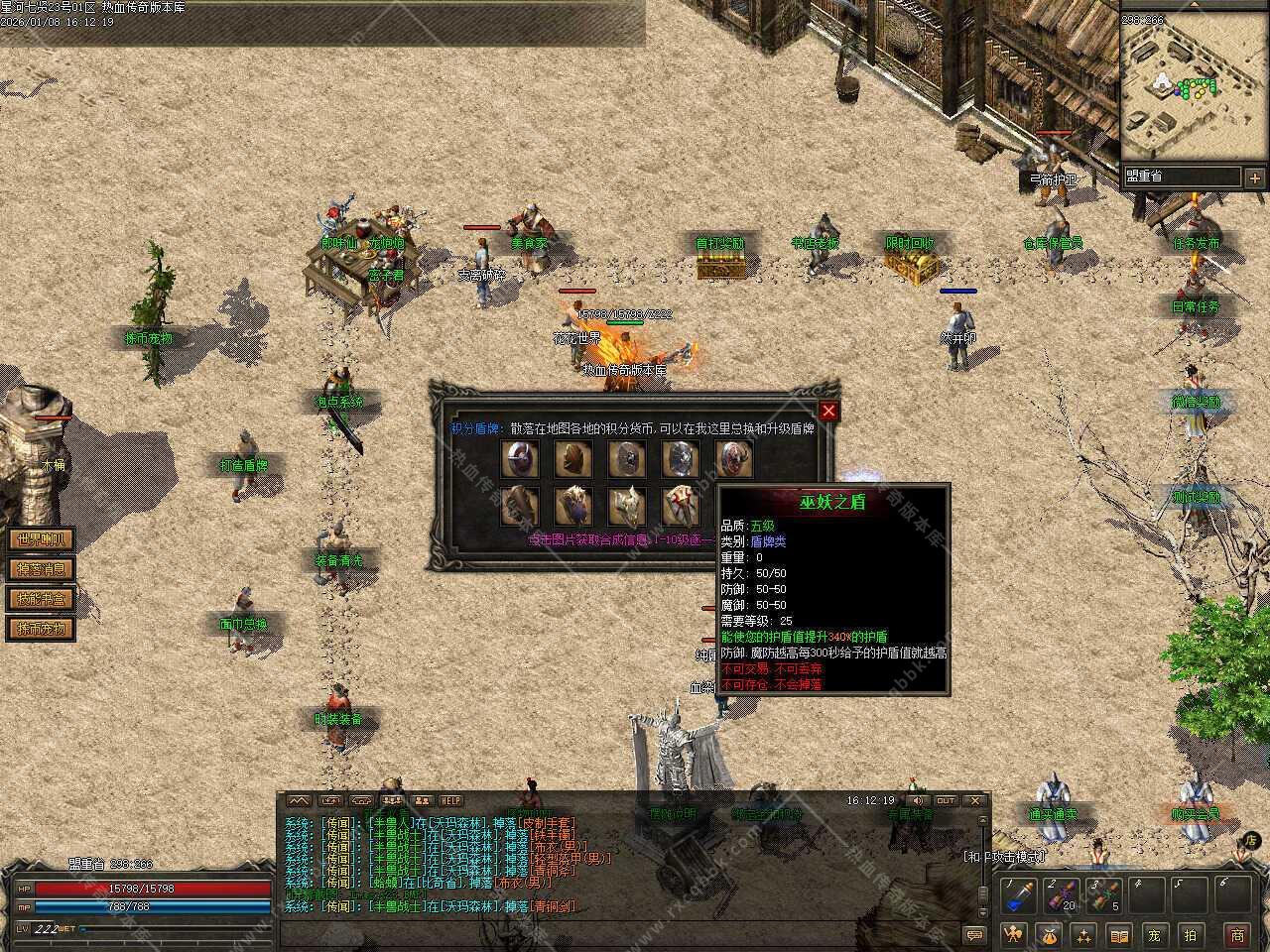This screenshot has width=1270, height=952.
Task: Use the green scroll stack of 5
Action: tap(1103, 895)
